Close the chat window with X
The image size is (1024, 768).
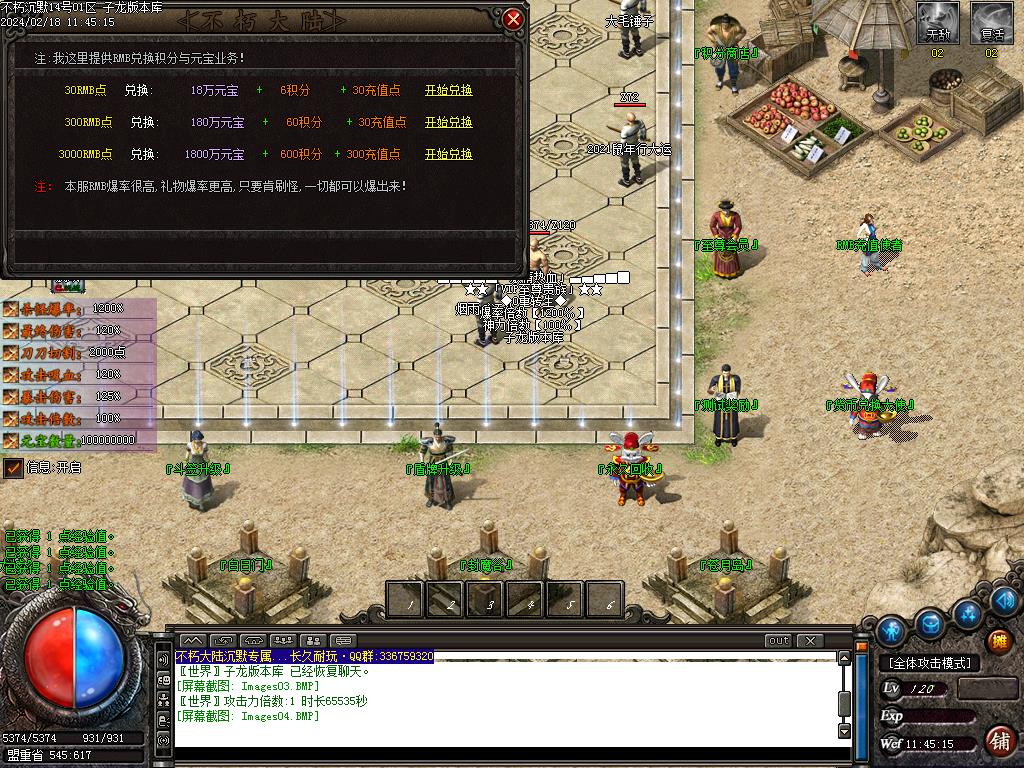click(809, 640)
